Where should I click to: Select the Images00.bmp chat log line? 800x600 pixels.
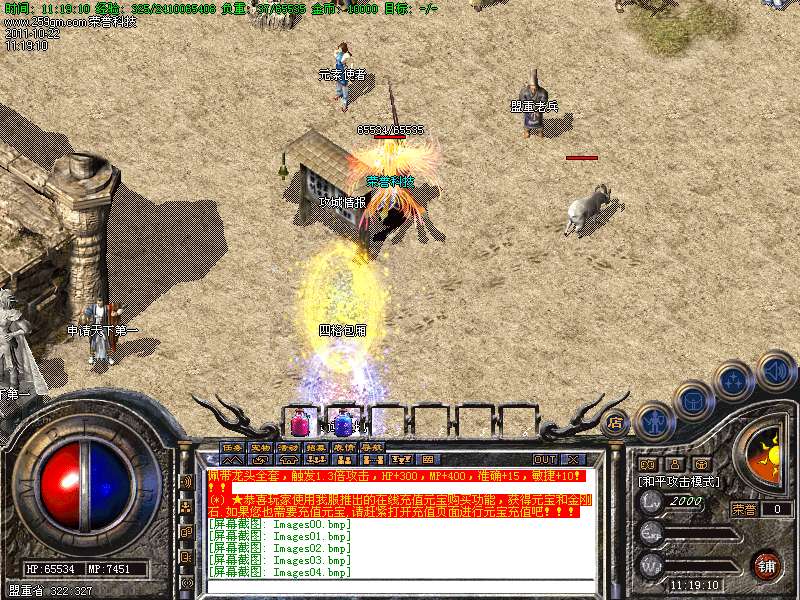coord(280,524)
